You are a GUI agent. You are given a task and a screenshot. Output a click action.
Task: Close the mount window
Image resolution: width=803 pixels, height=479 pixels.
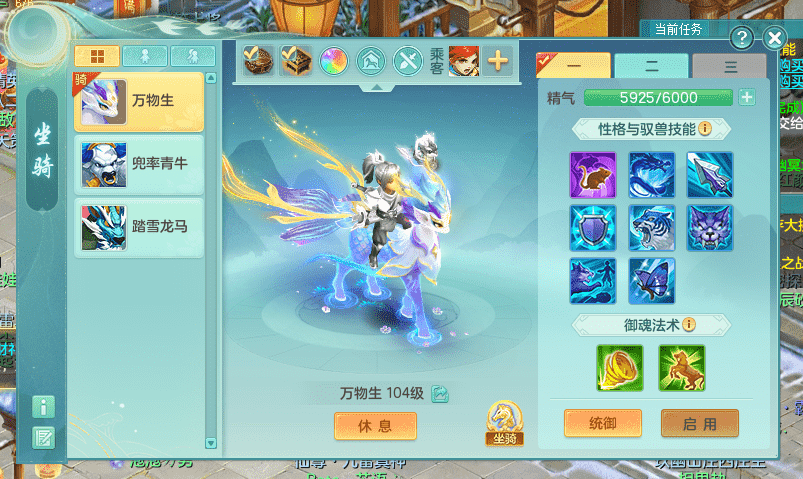[x=774, y=39]
